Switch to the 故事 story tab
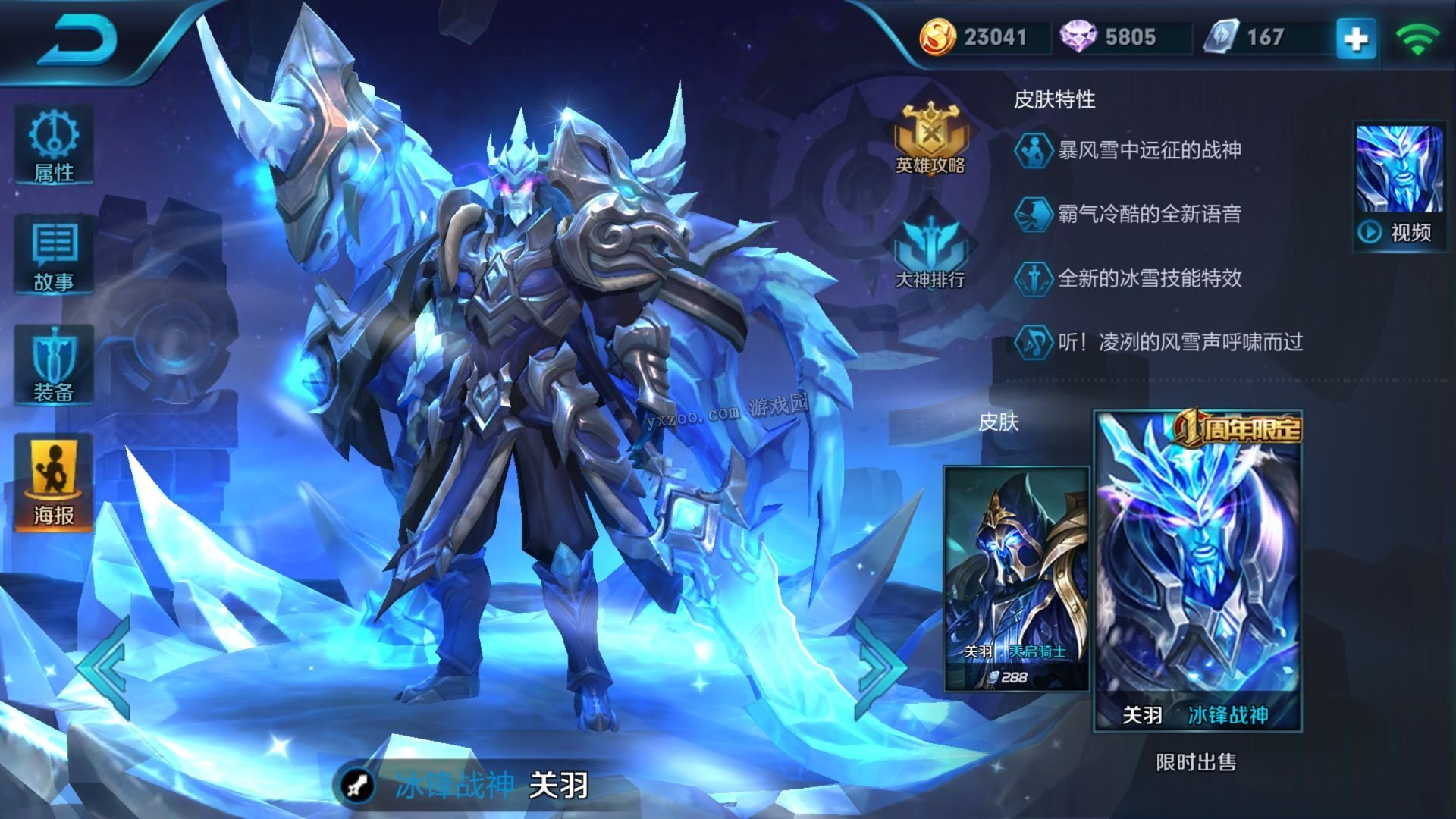The image size is (1456, 819). click(54, 256)
